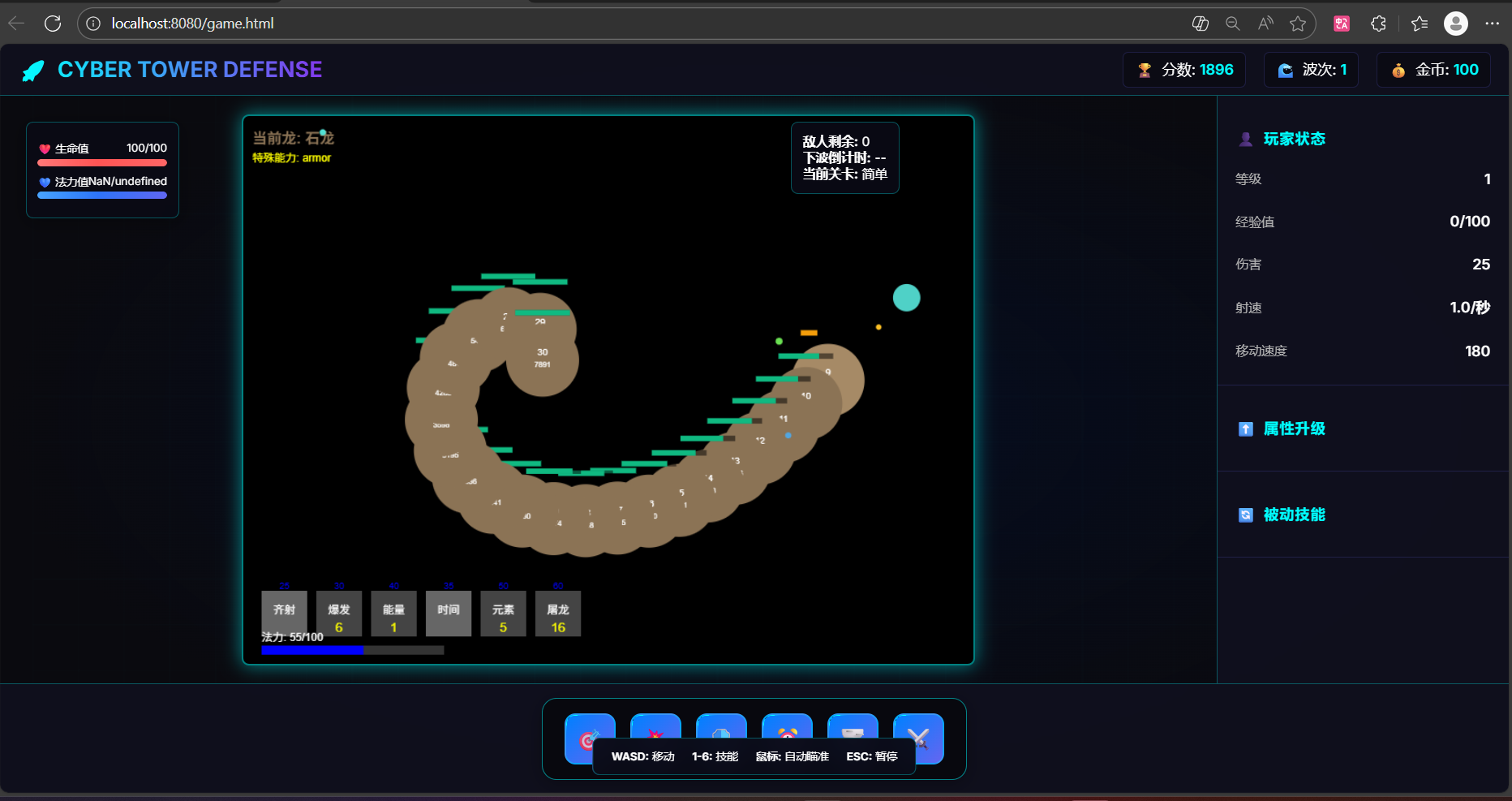Select the dart target skill icon in hotbar
The width and height of the screenshot is (1512, 801).
click(x=590, y=739)
